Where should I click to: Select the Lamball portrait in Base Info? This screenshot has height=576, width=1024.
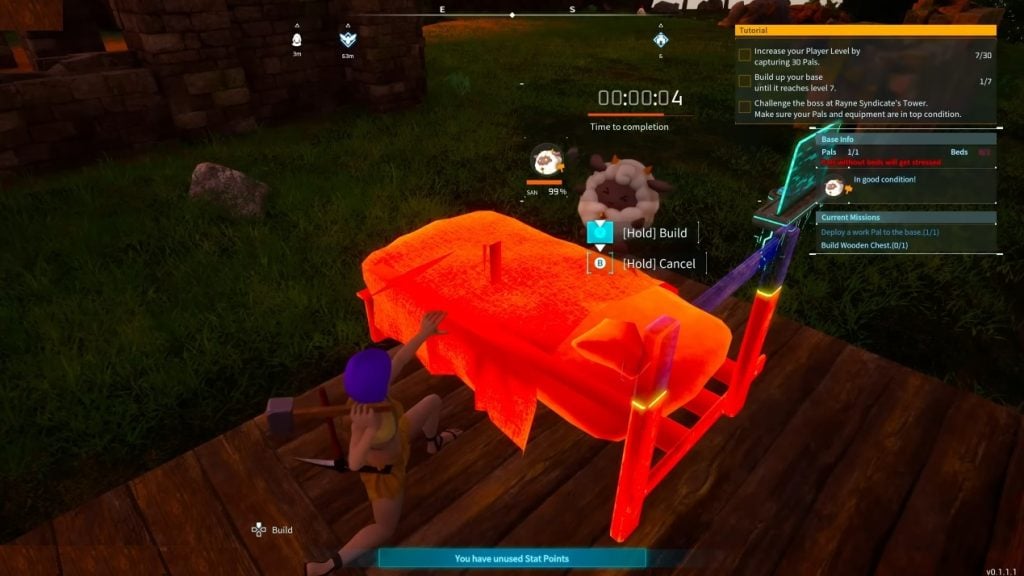(x=833, y=185)
